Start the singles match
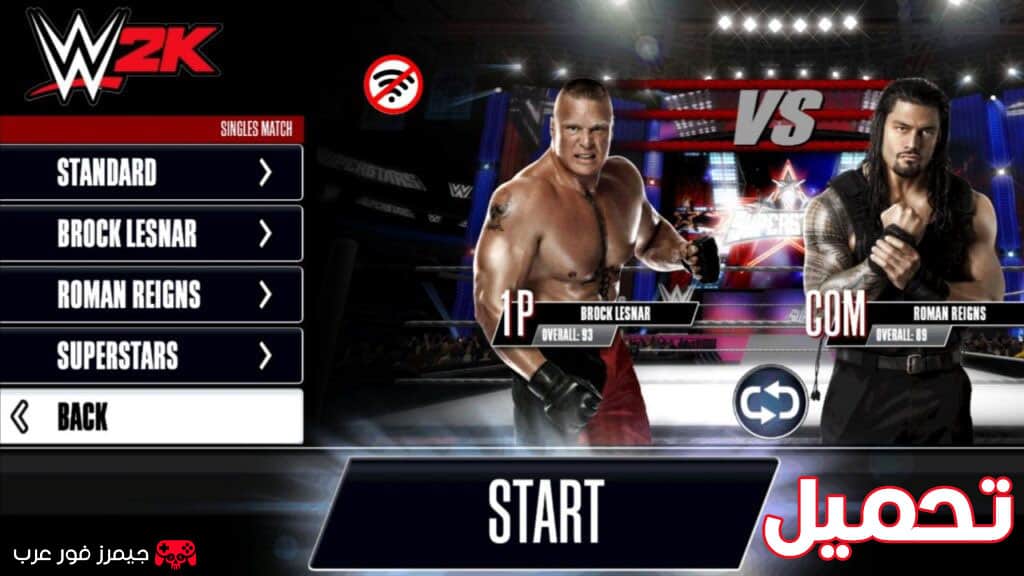This screenshot has height=576, width=1024. tap(545, 511)
